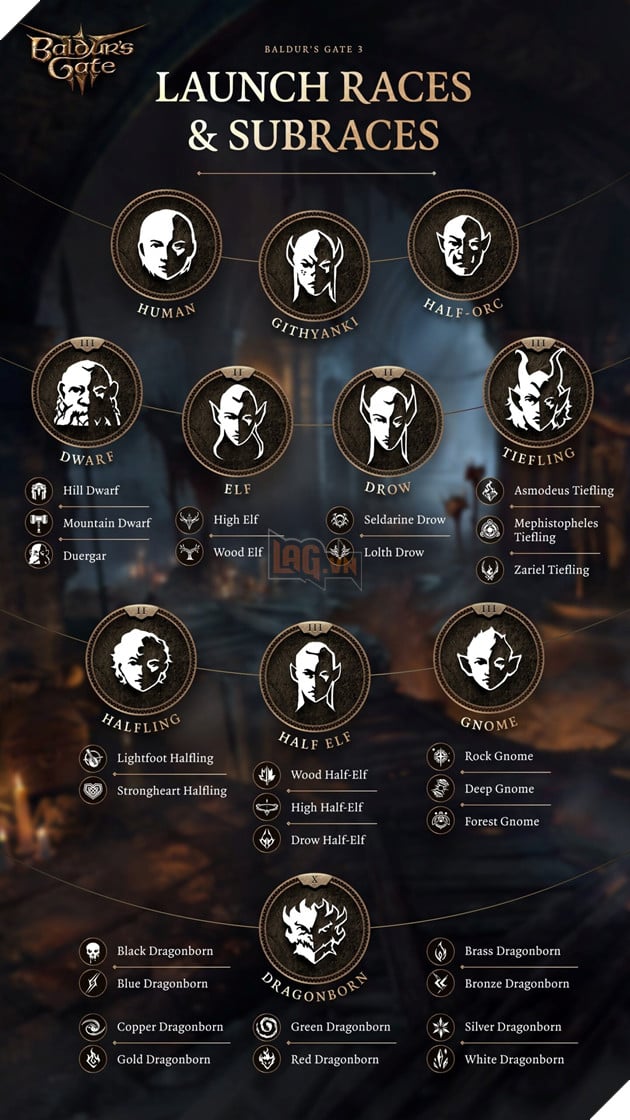
Task: Choose the Githyanki race medallion
Action: pos(314,266)
